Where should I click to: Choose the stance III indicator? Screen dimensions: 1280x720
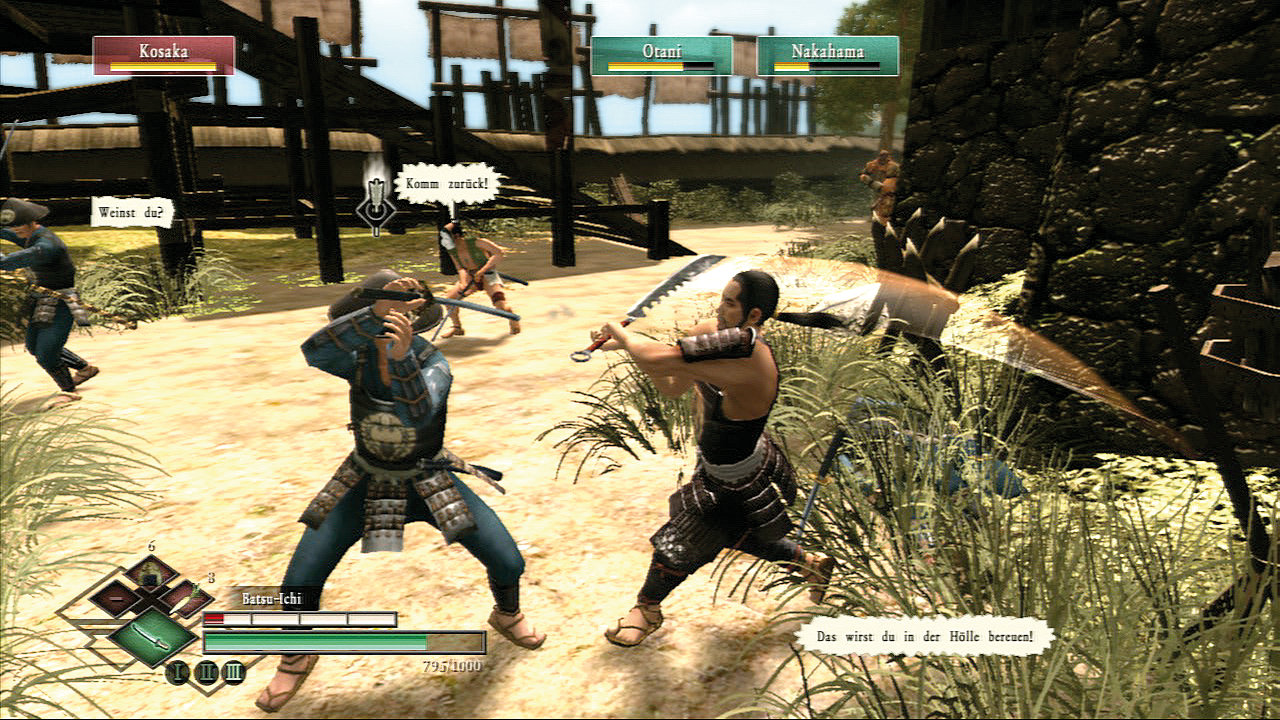[x=233, y=672]
